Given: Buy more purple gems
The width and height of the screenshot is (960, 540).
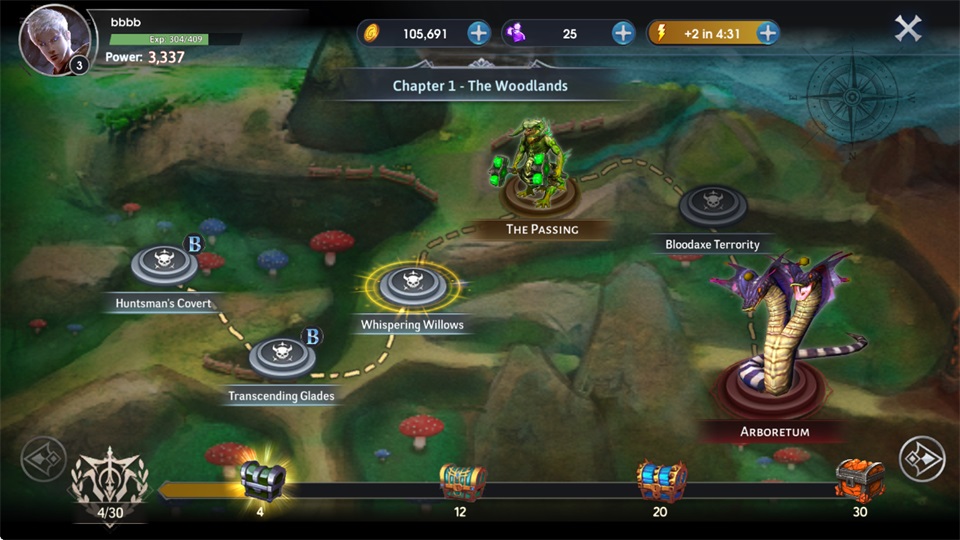Looking at the screenshot, I should tap(623, 33).
